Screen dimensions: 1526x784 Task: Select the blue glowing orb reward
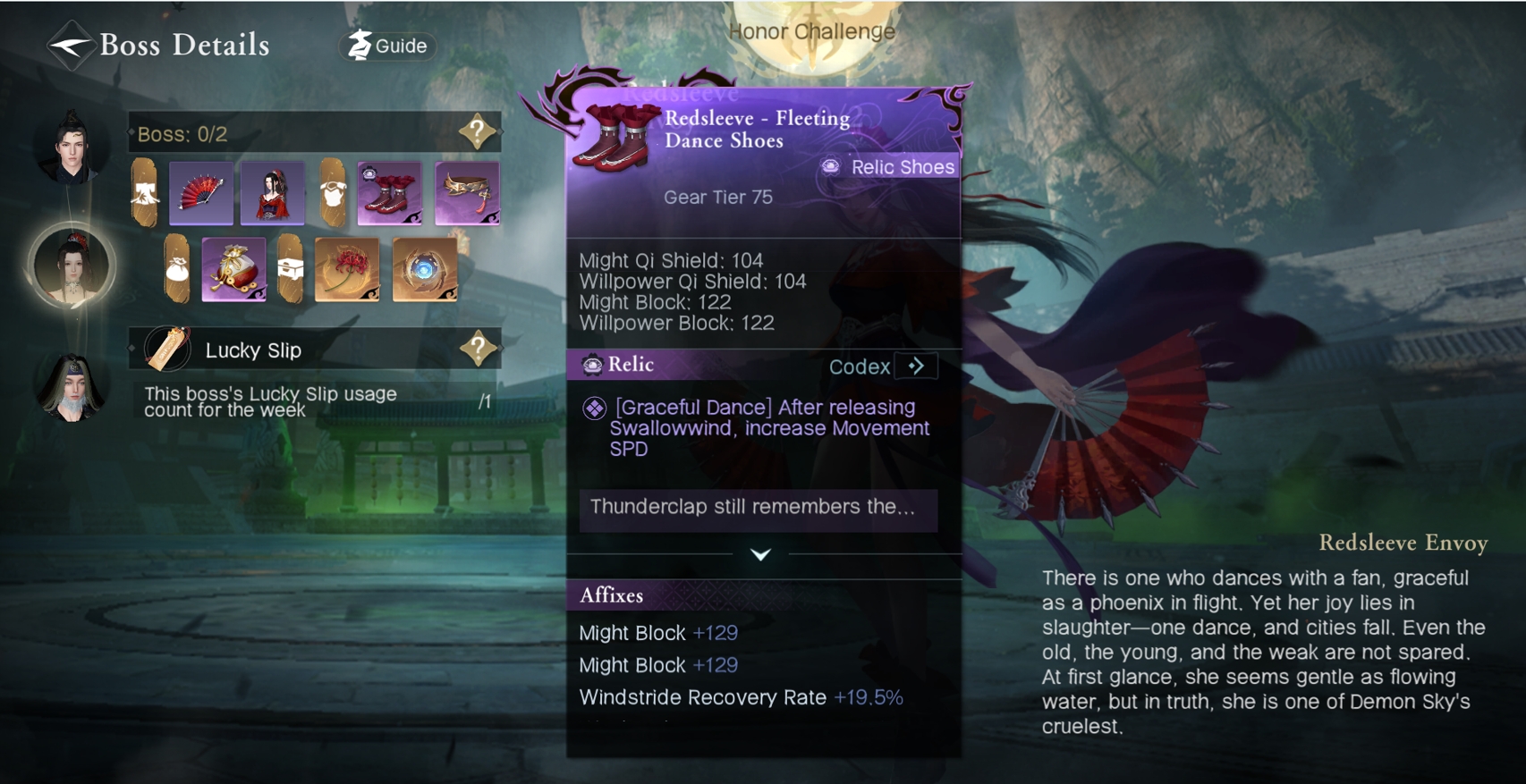point(425,268)
